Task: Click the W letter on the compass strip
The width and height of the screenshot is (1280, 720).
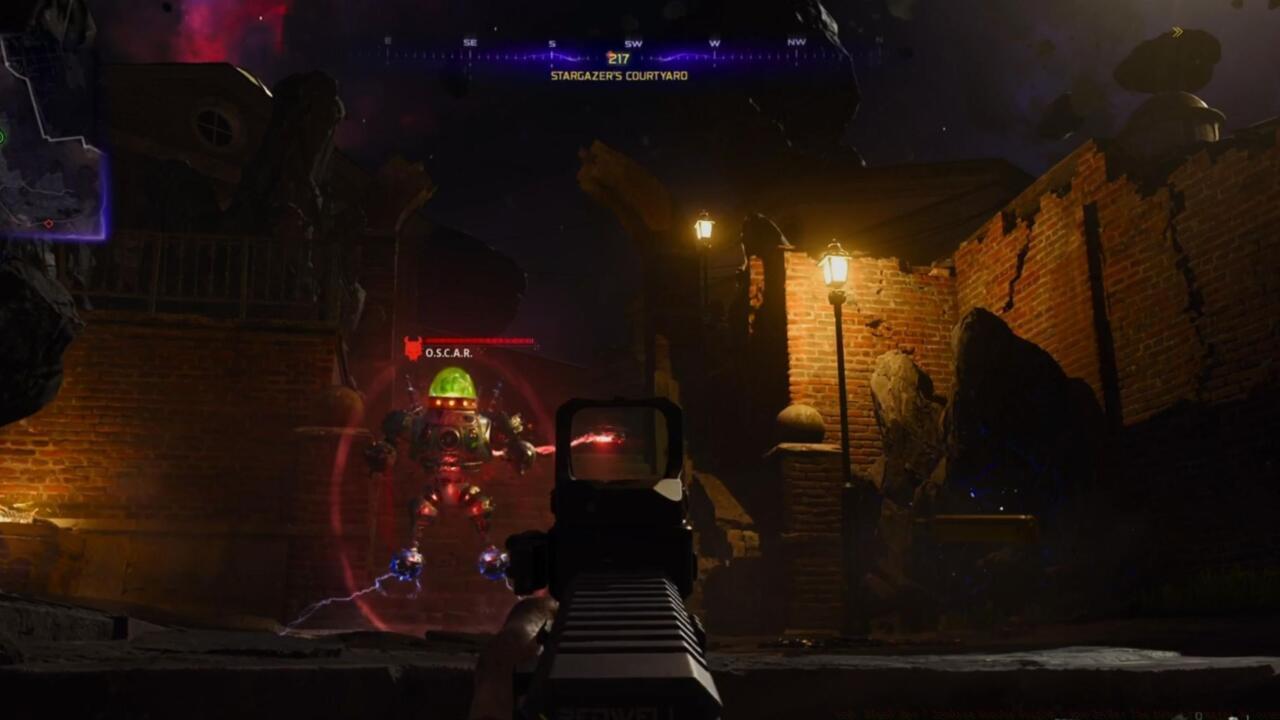Action: pos(714,42)
